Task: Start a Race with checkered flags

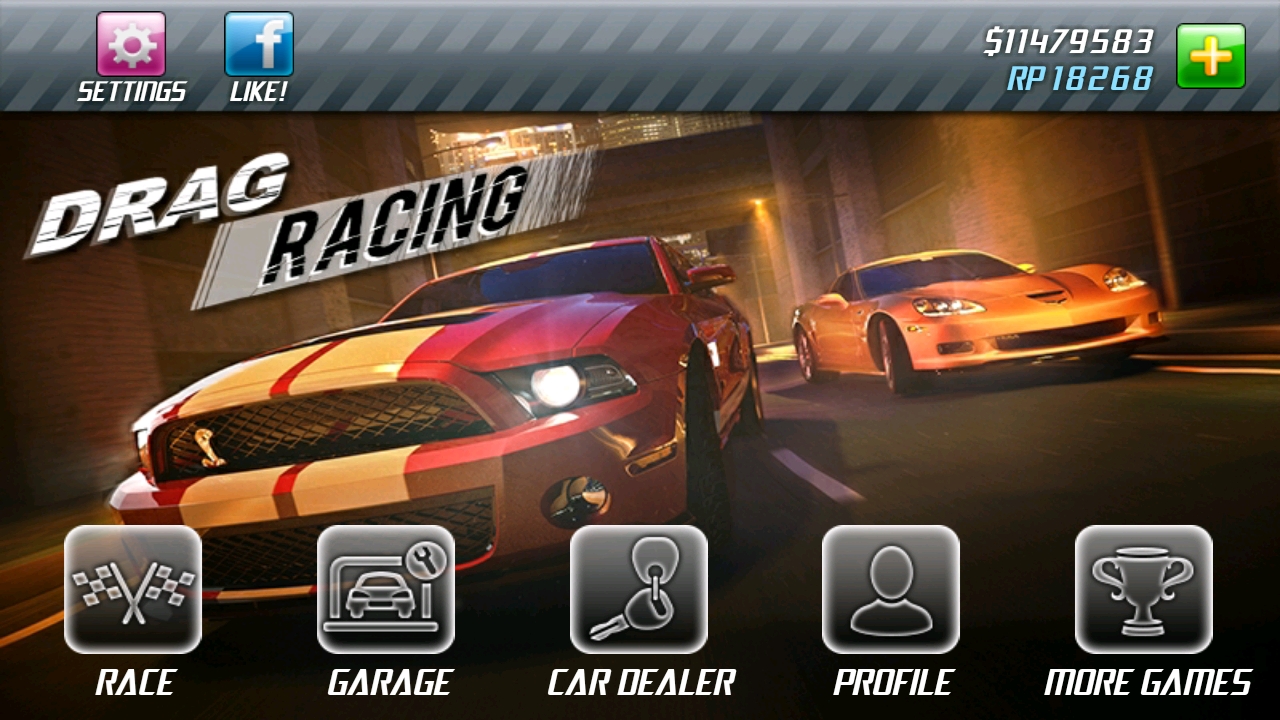Action: click(133, 590)
